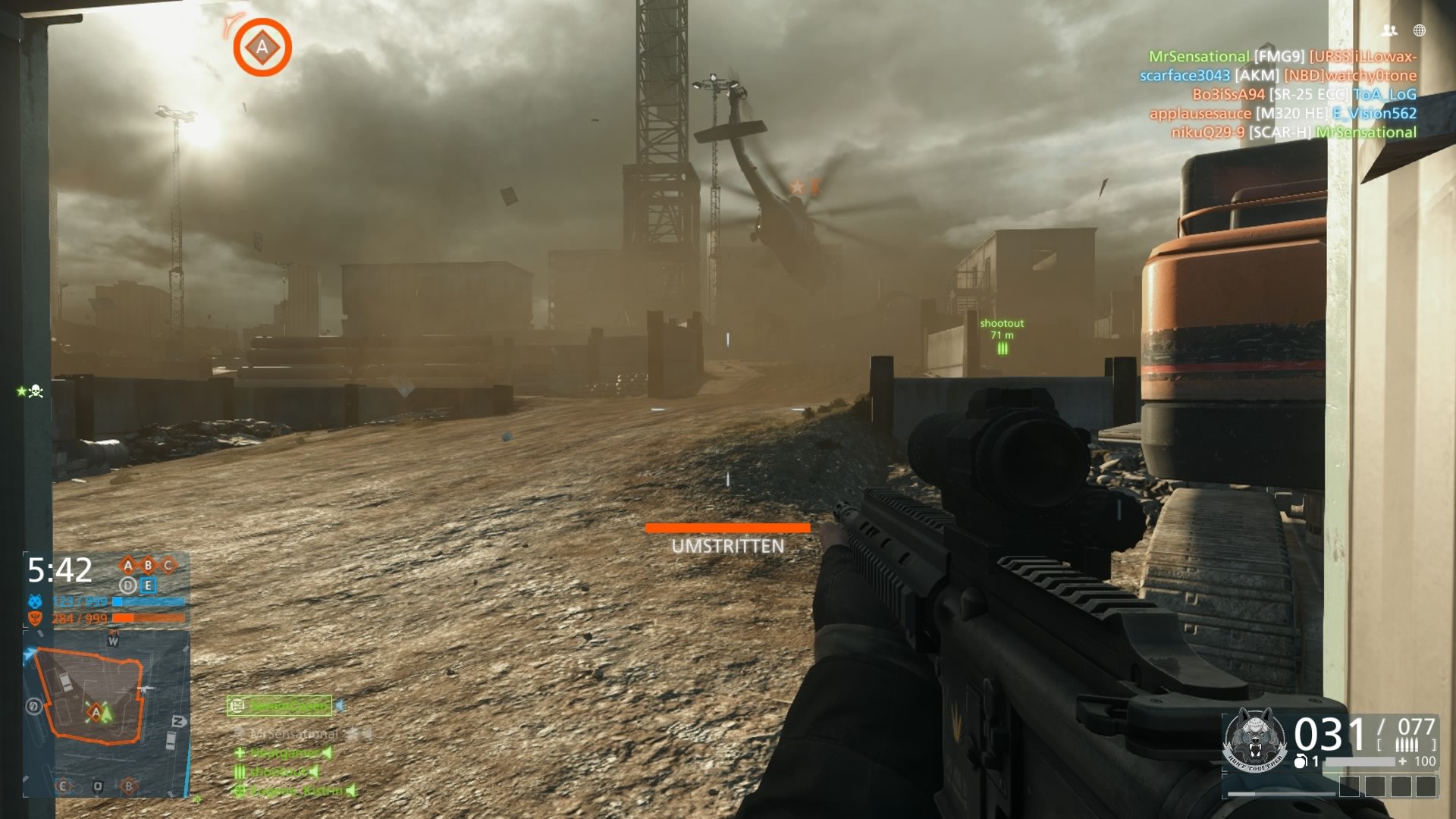This screenshot has width=1456, height=819.
Task: Open the squad members icon top right
Action: (x=1391, y=29)
